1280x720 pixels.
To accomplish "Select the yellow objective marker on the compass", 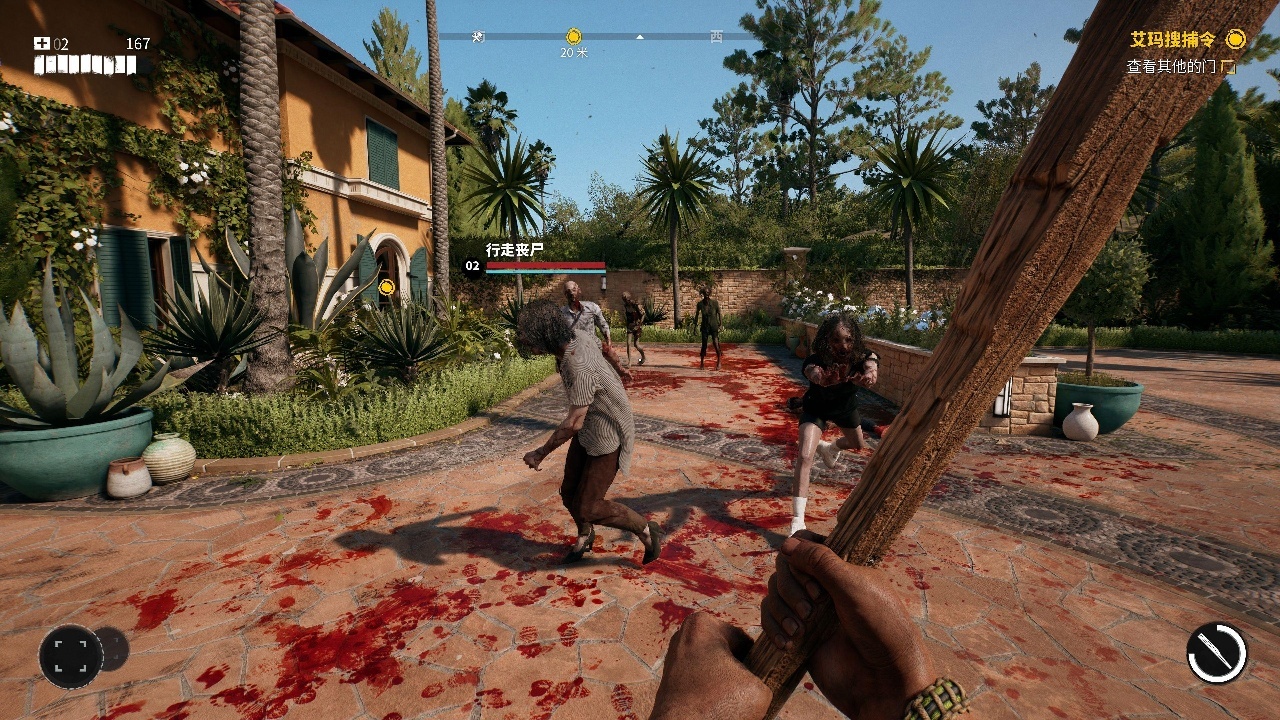I will coord(573,36).
